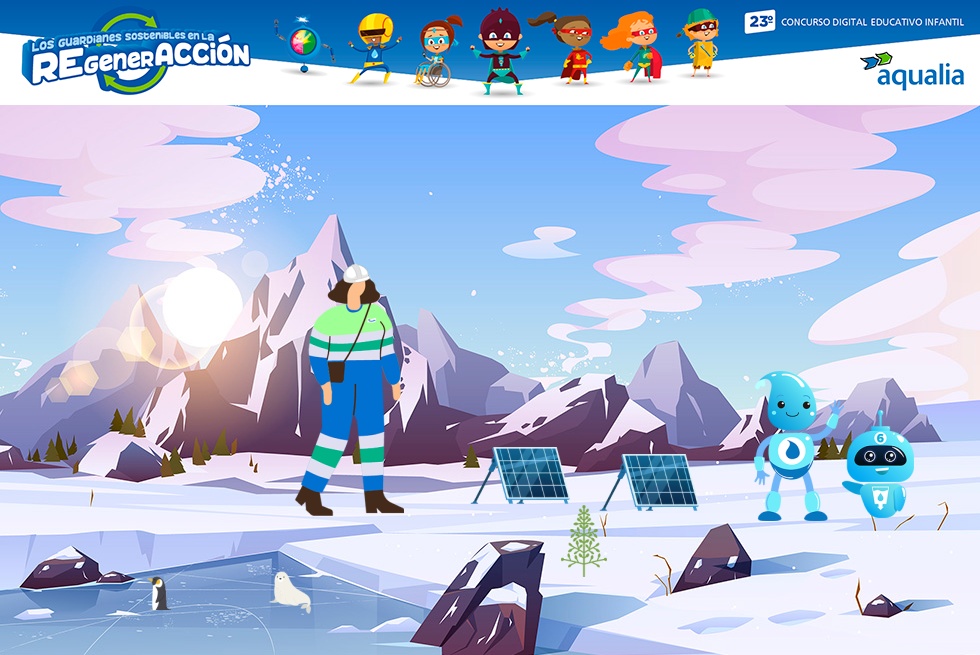The image size is (980, 655).
Task: Click the REgenerACCIÓN game logo
Action: pyautogui.click(x=137, y=55)
